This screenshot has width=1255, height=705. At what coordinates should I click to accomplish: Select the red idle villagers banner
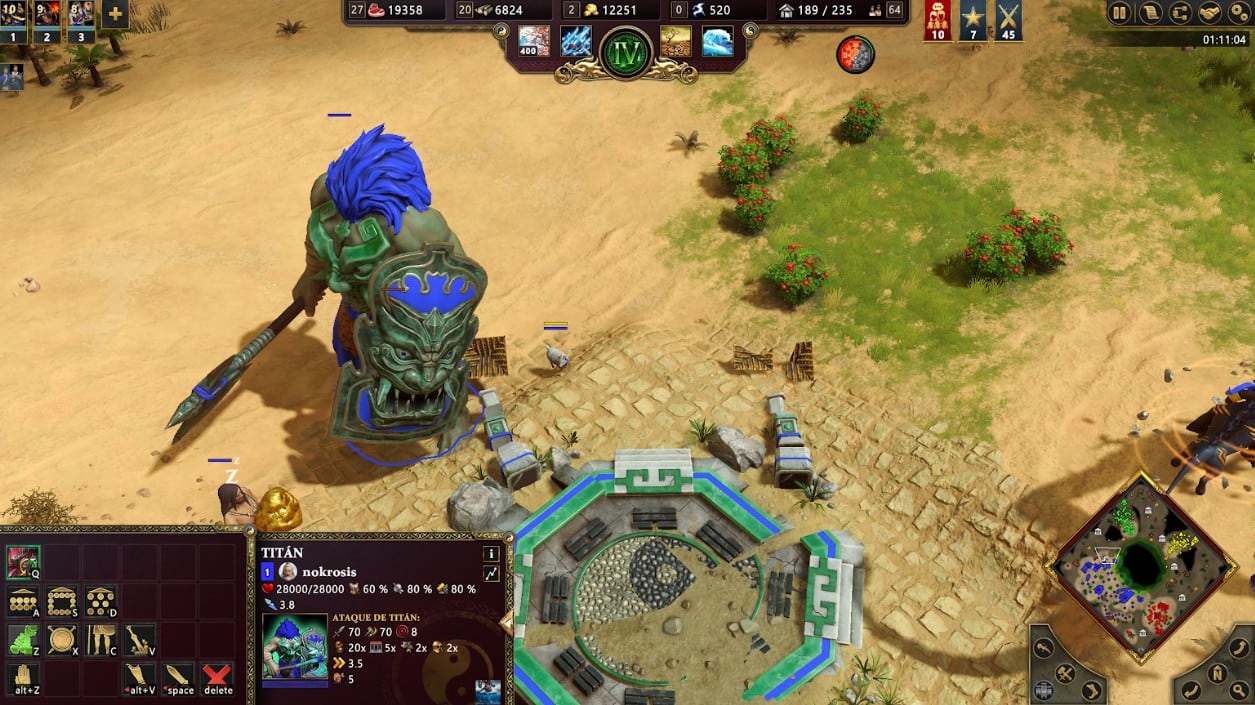937,20
